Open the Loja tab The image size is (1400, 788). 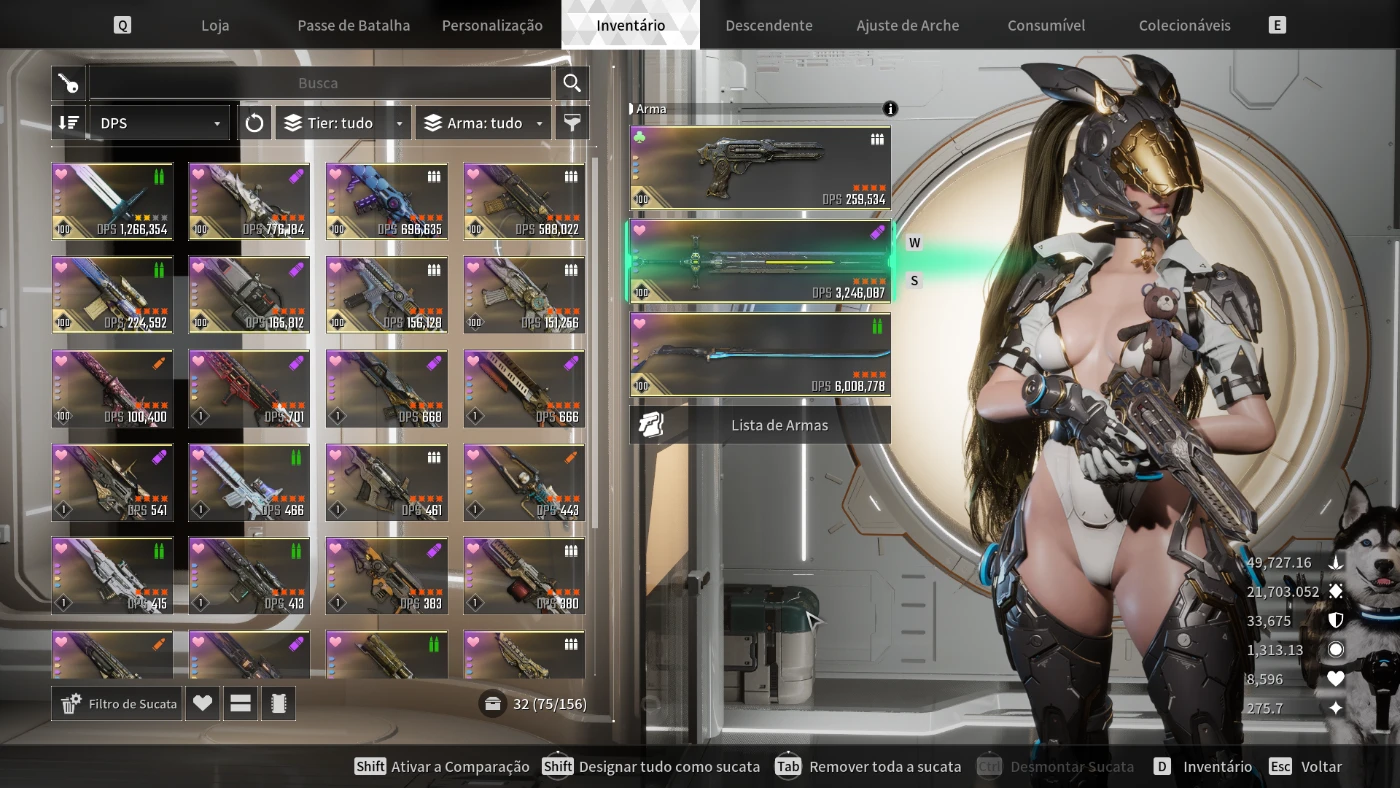point(215,25)
